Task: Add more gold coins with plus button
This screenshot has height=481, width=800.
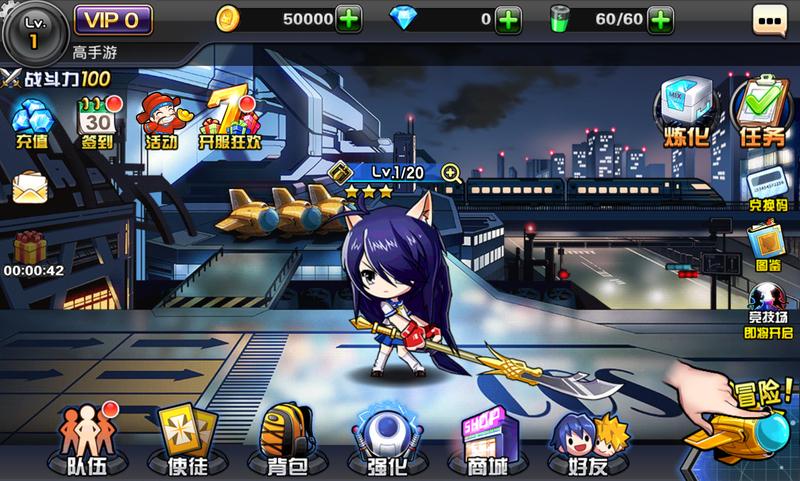Action: click(x=350, y=19)
